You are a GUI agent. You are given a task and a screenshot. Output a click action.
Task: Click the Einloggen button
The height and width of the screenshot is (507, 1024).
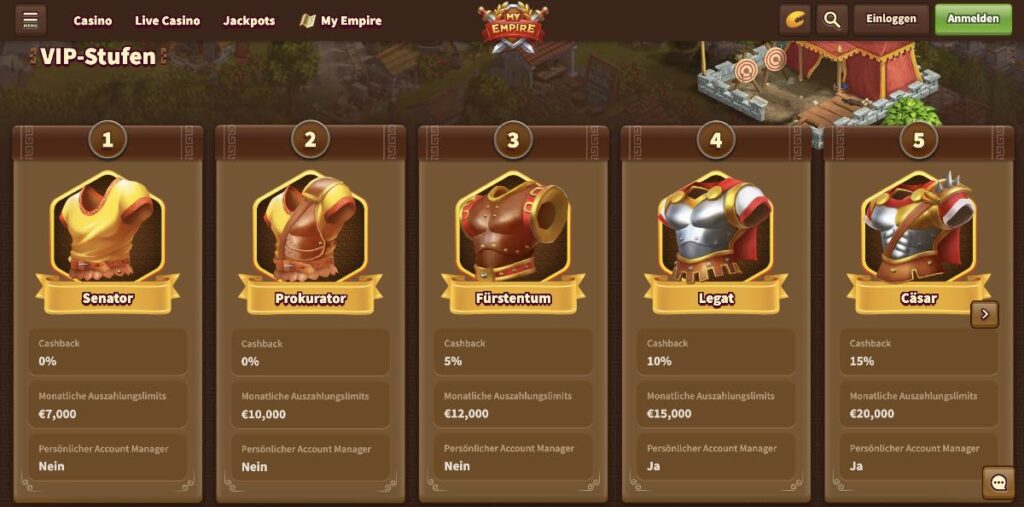pyautogui.click(x=891, y=19)
